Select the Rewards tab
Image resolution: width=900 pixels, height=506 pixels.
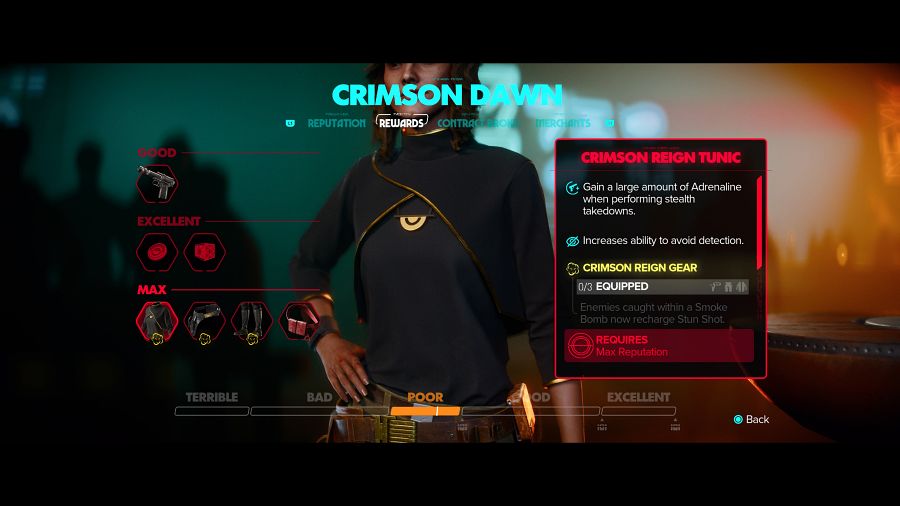coord(402,123)
